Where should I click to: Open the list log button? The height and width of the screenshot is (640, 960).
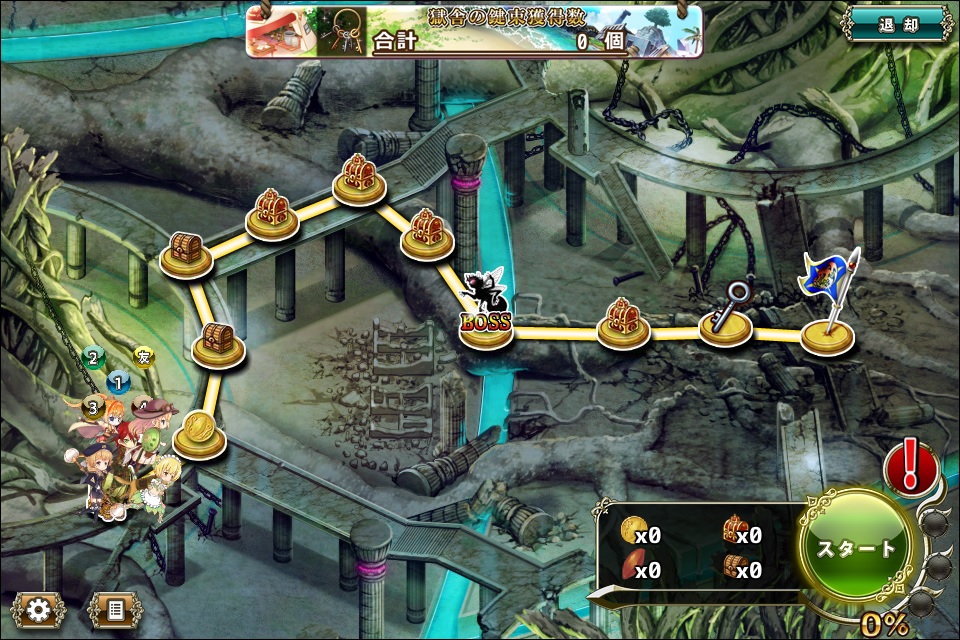[x=114, y=609]
